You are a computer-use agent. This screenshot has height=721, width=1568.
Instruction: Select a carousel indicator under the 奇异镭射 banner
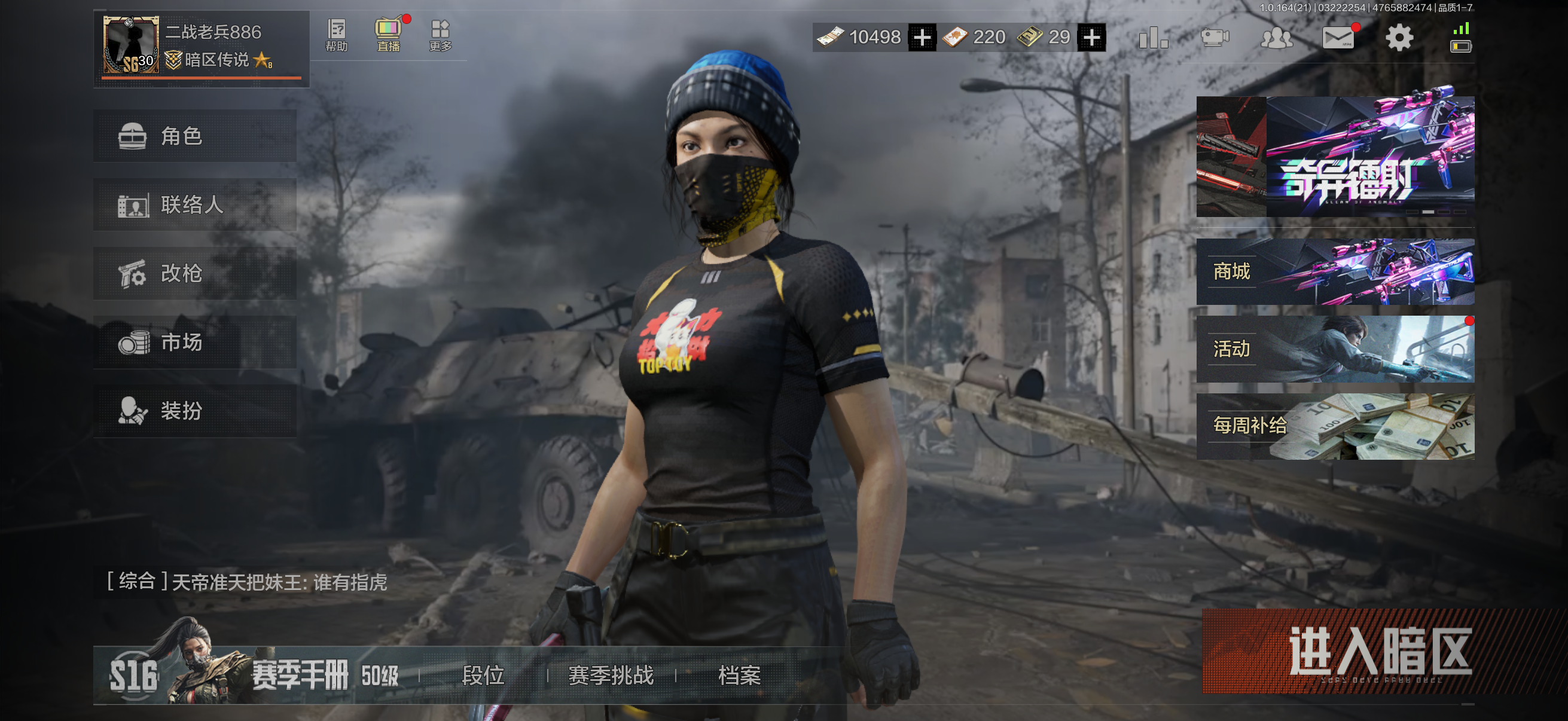click(1429, 212)
